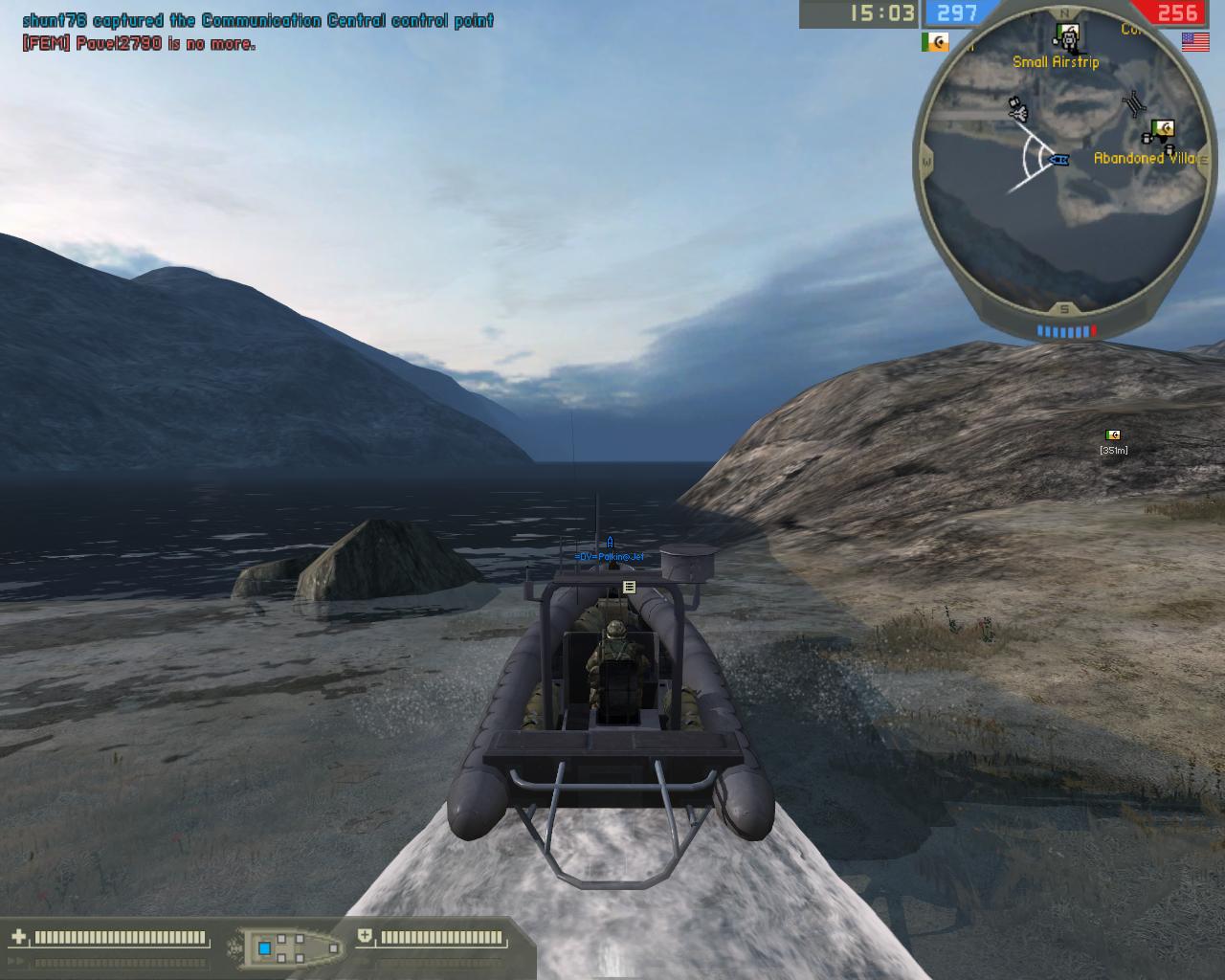Click the control point marker showing 351m

pyautogui.click(x=1113, y=435)
